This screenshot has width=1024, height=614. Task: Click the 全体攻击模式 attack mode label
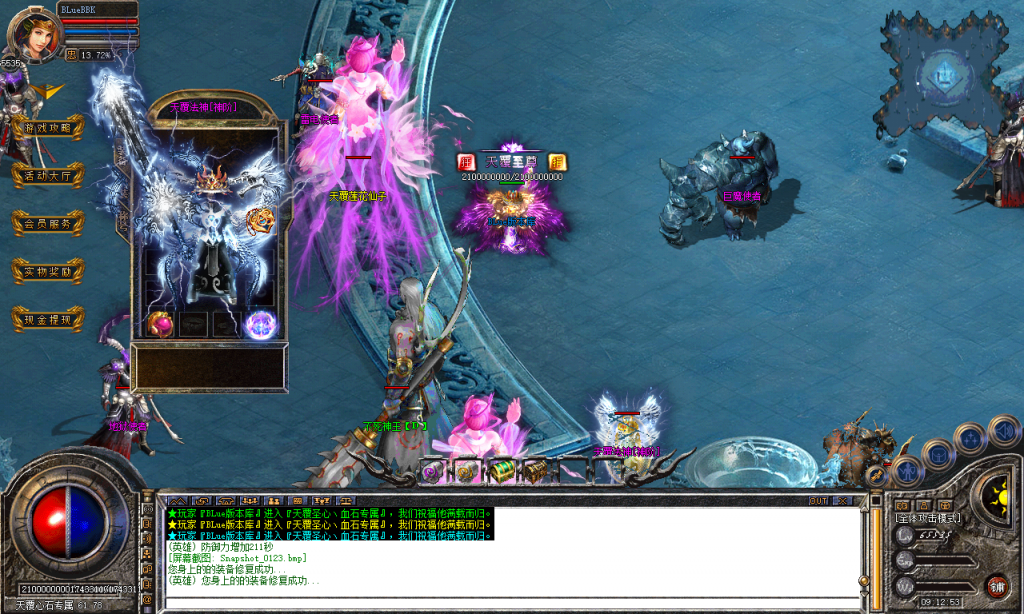tap(927, 518)
